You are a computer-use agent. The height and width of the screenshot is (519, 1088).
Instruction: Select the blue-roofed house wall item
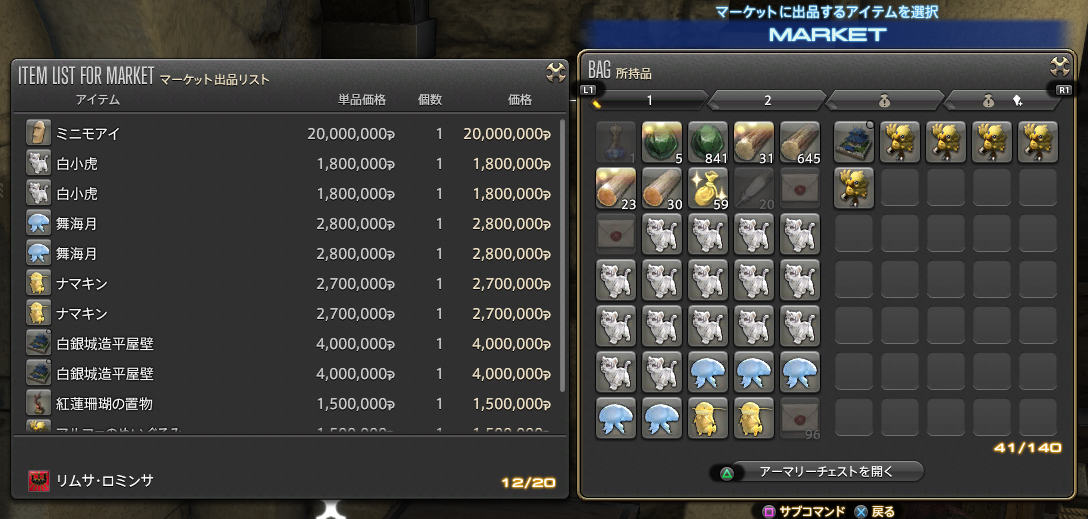coord(854,142)
